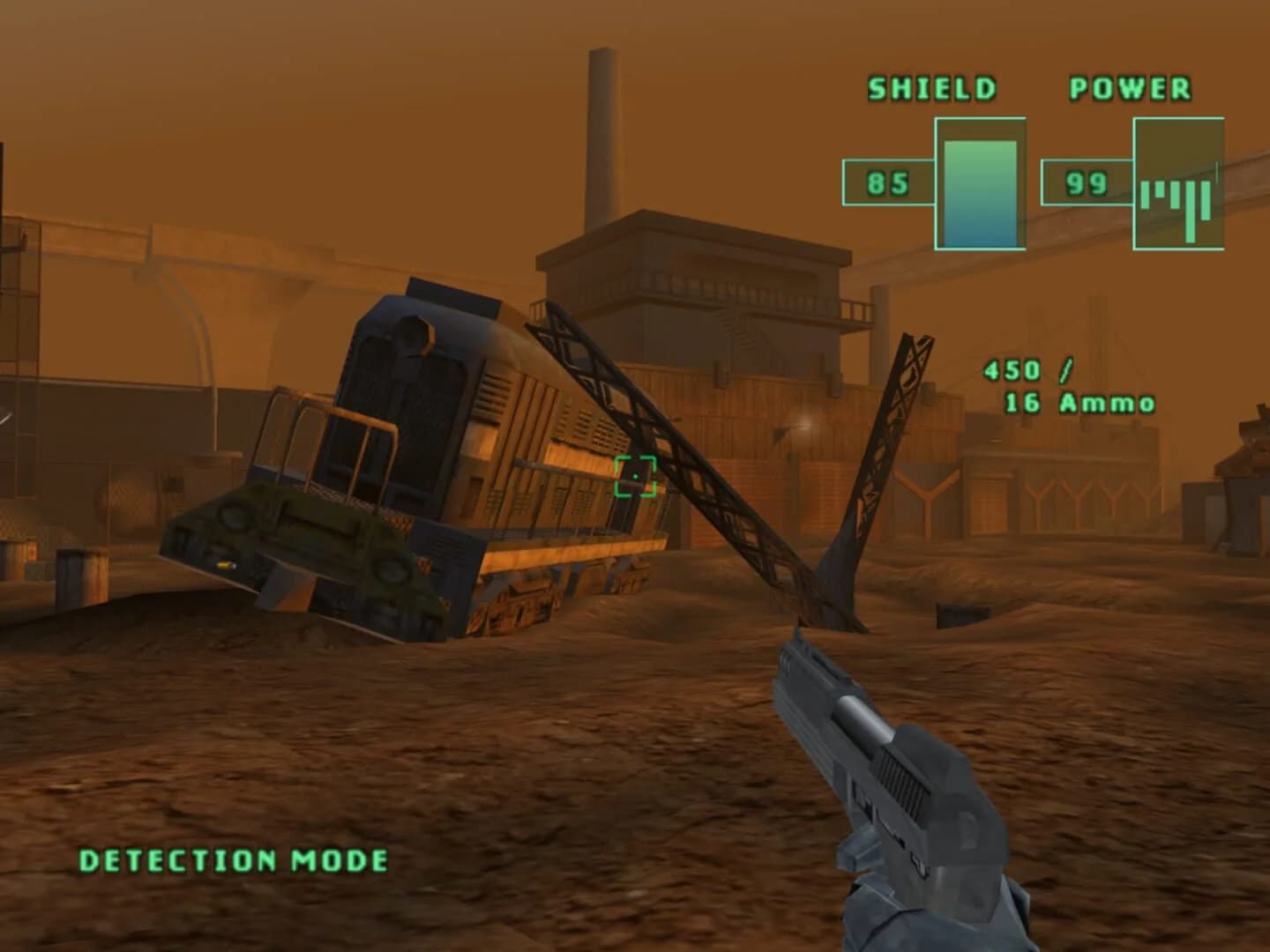Click the equipped pistol weapon
This screenshot has width=1270, height=952.
(x=882, y=776)
